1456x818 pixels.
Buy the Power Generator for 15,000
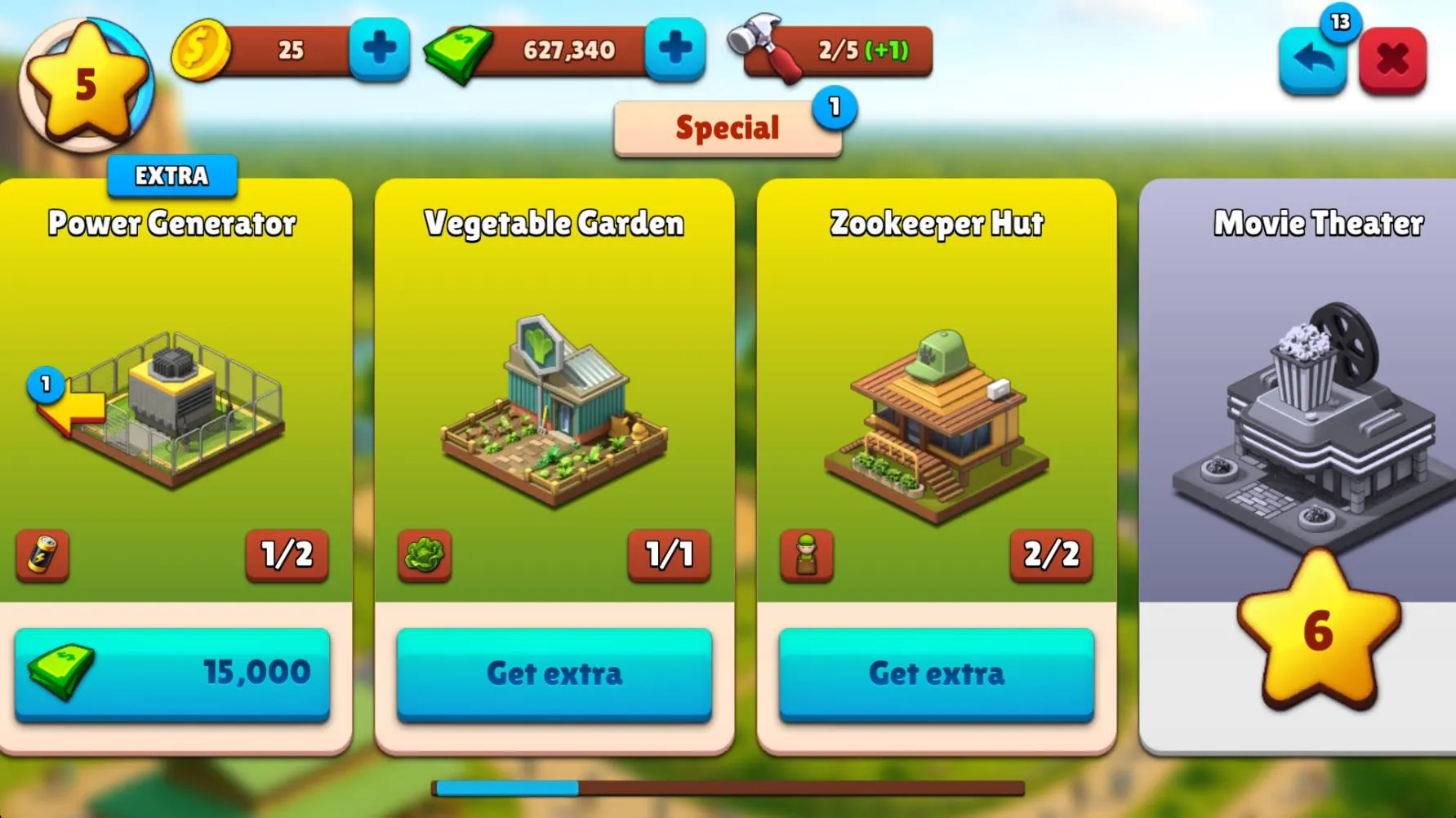(x=171, y=674)
